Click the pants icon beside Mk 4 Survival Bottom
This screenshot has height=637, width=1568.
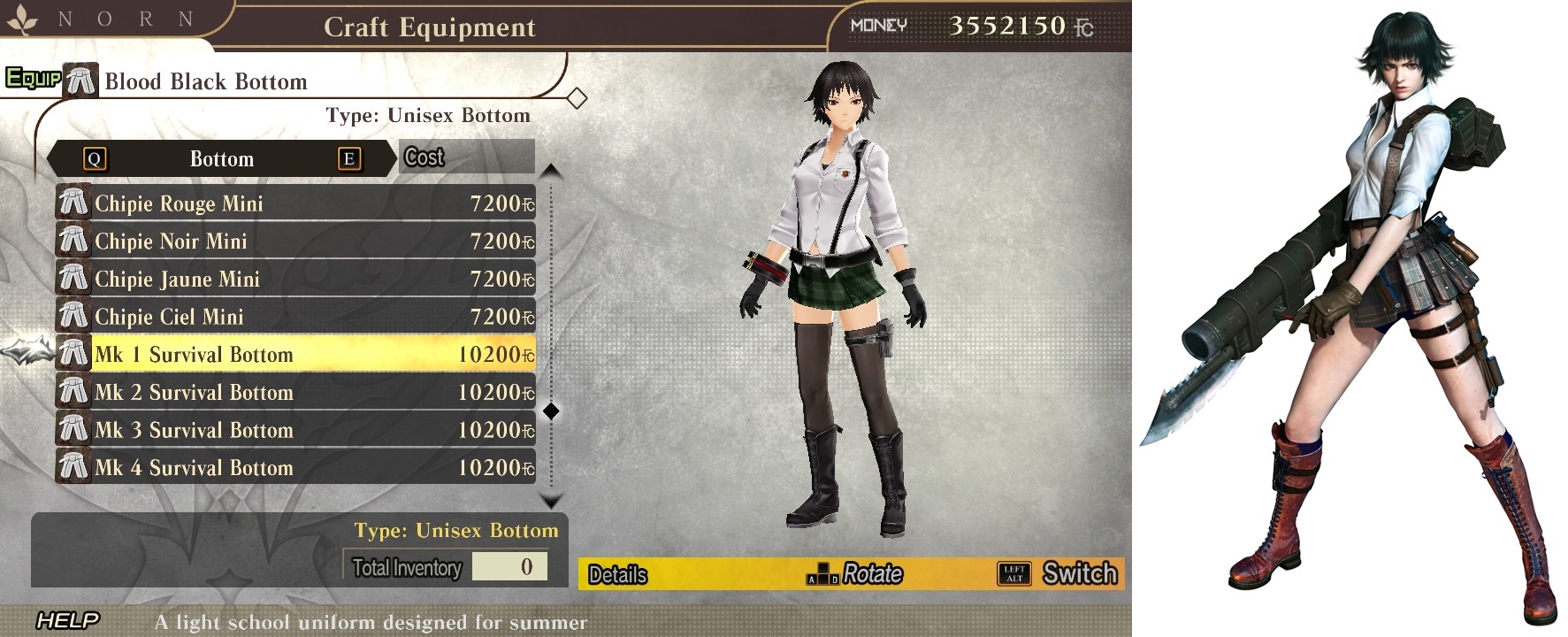pyautogui.click(x=73, y=467)
